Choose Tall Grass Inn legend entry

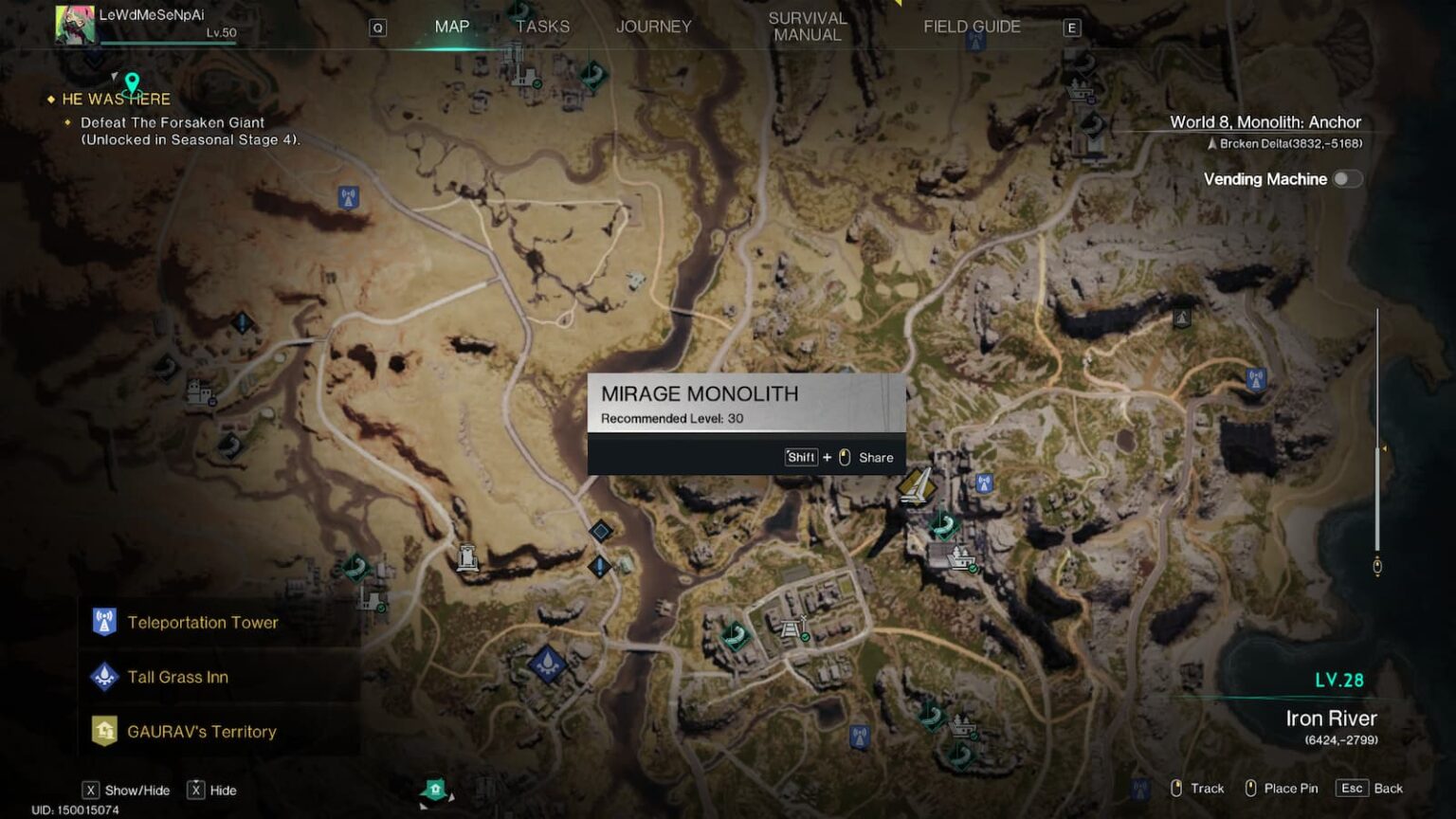coord(178,677)
